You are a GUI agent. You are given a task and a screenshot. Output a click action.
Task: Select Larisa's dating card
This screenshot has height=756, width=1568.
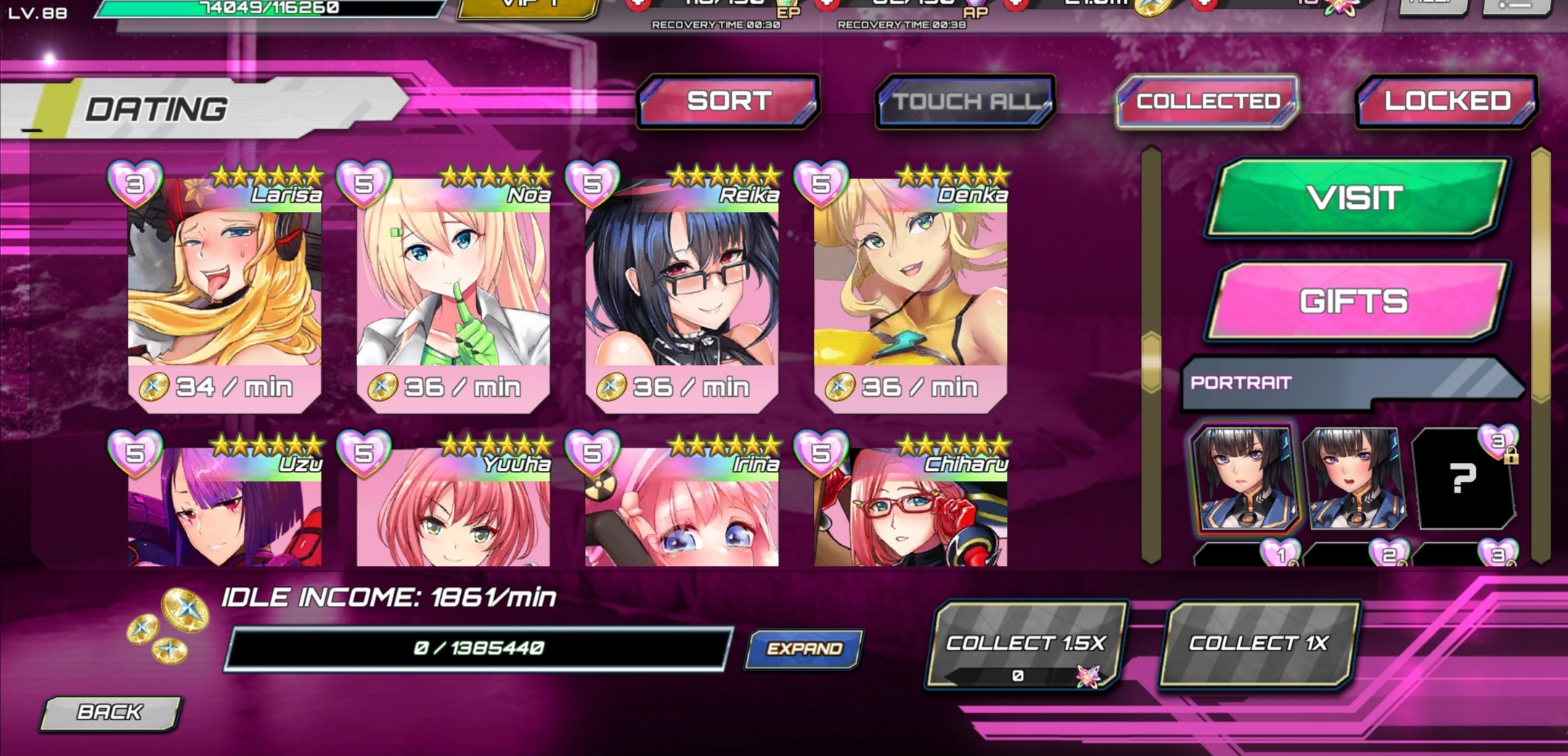tap(224, 290)
